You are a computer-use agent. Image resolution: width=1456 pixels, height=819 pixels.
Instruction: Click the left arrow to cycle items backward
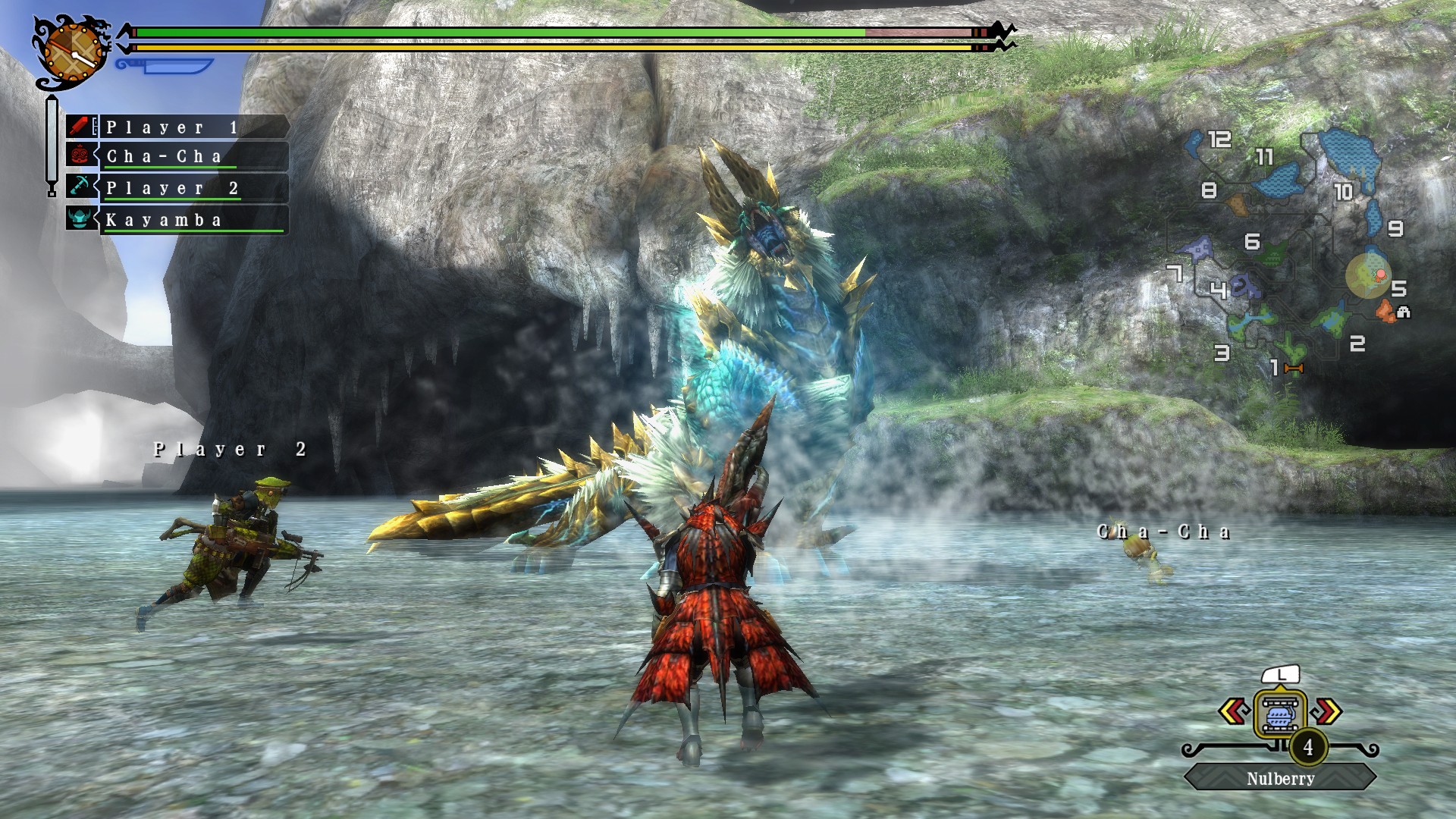coord(1234,711)
